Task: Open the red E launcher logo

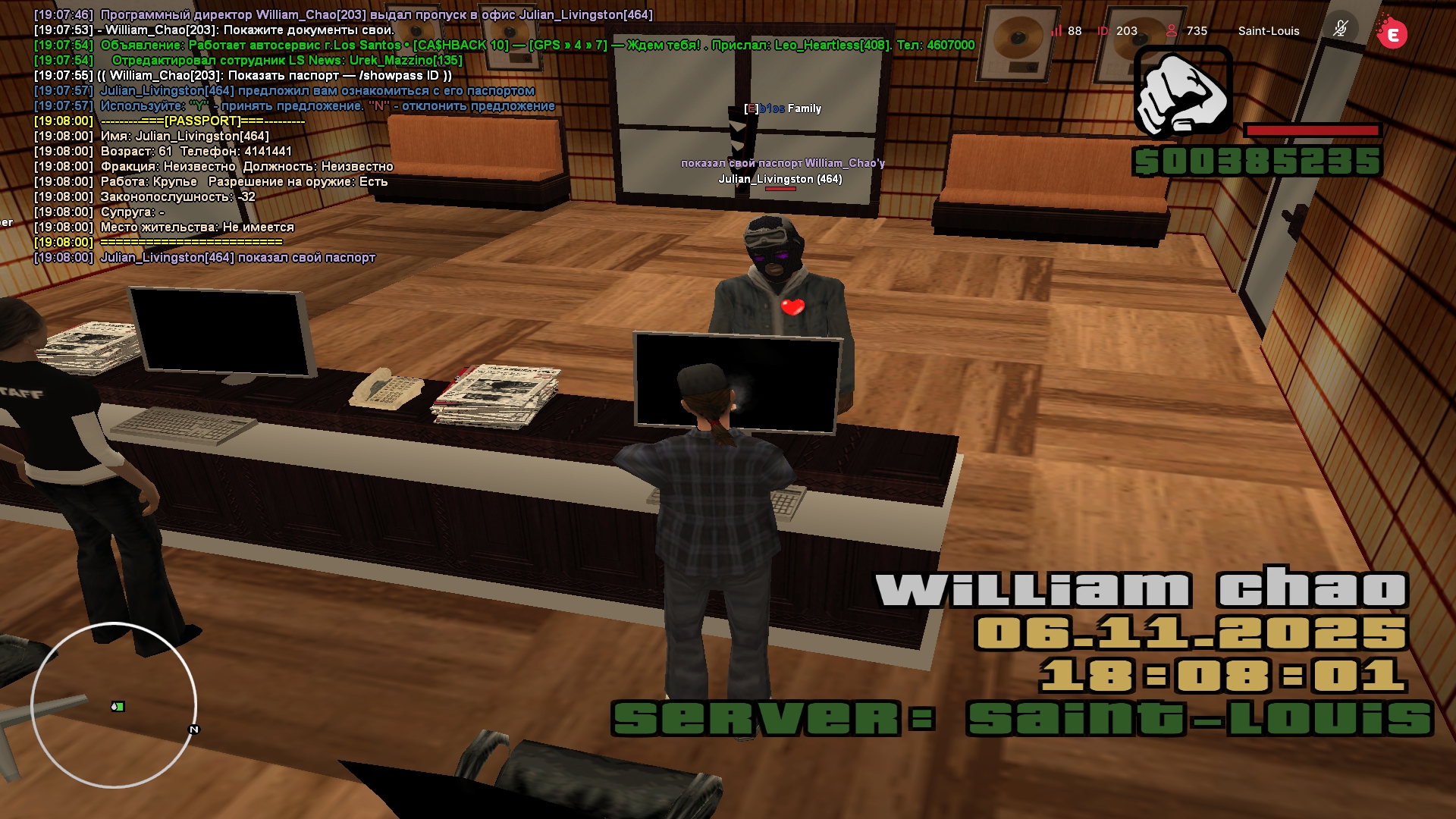Action: pos(1392,33)
